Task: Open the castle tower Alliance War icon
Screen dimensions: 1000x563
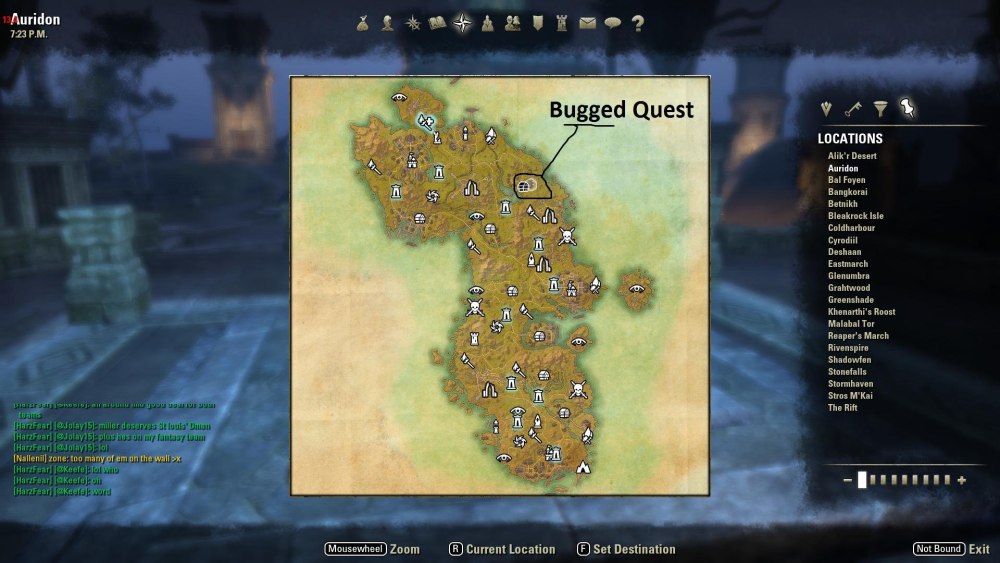Action: coord(562,24)
